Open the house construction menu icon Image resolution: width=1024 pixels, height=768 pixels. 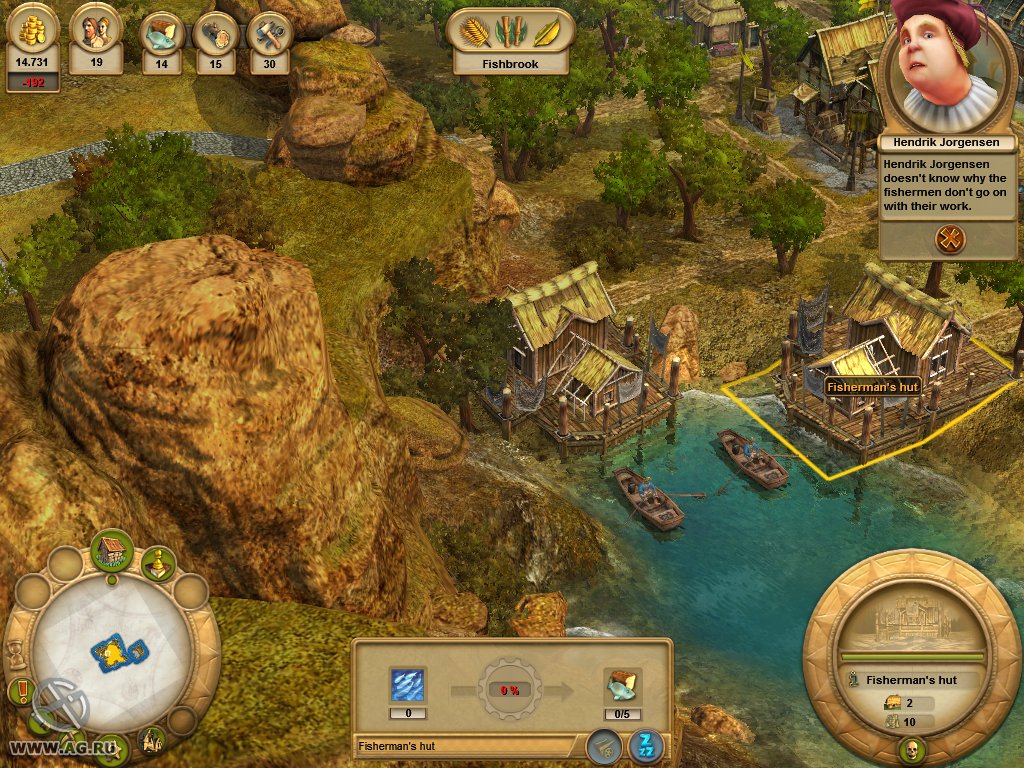tap(112, 549)
